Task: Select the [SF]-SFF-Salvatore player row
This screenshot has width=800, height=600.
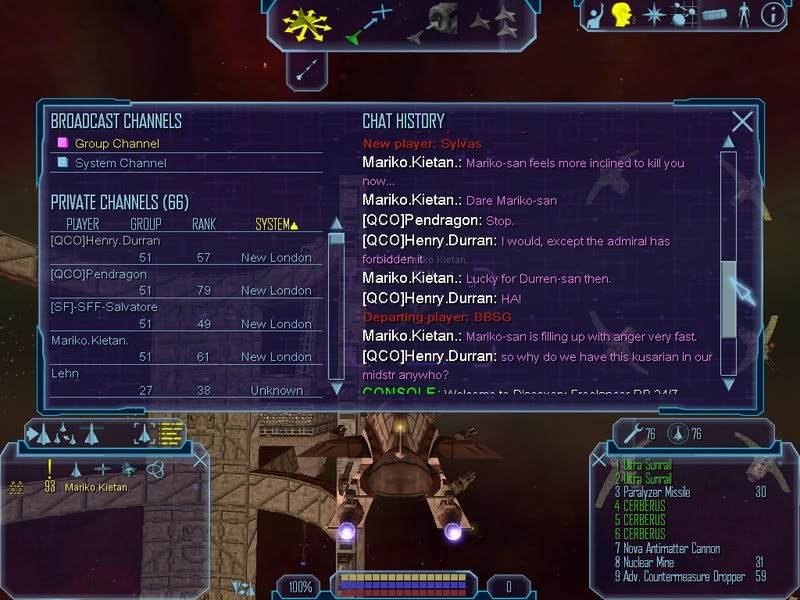Action: tap(104, 307)
